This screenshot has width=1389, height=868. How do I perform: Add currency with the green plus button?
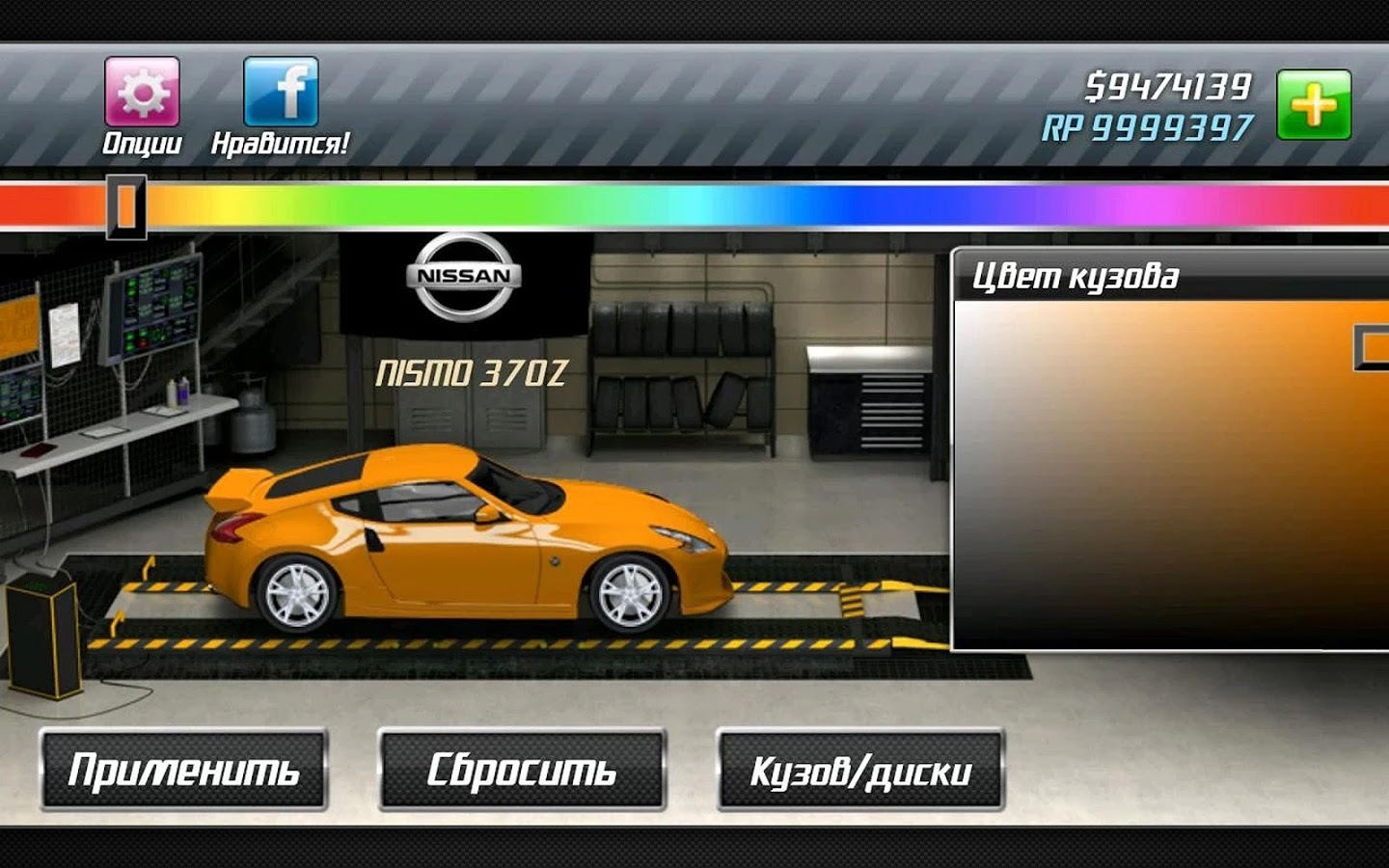click(x=1314, y=104)
